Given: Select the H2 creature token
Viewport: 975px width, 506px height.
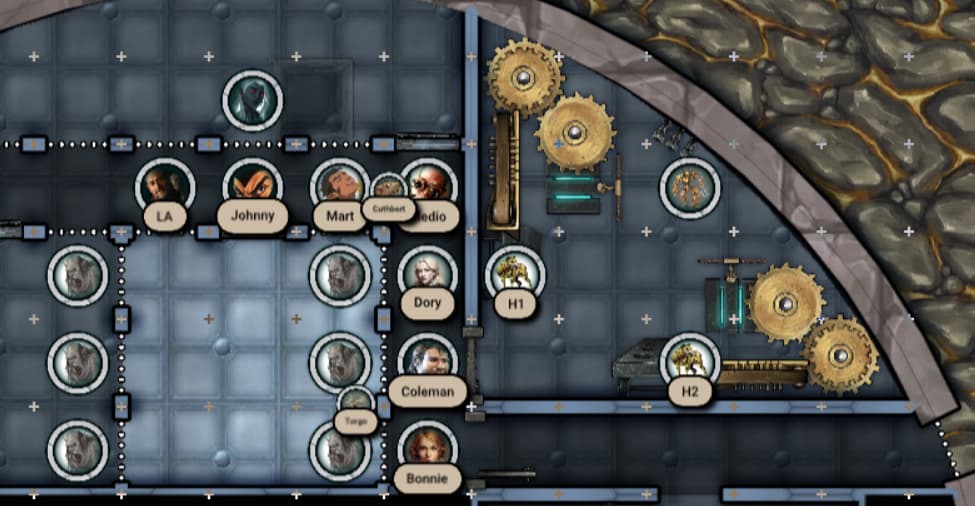Looking at the screenshot, I should coord(690,359).
